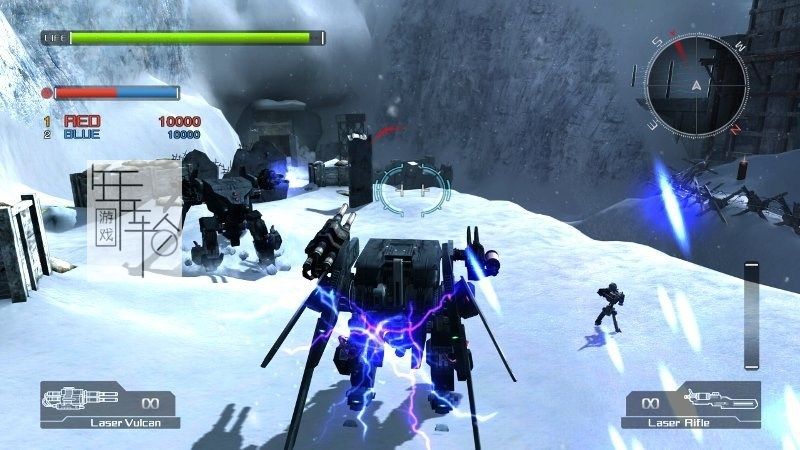
Task: Select the Laser Rifle weapon panel
Action: [x=690, y=405]
